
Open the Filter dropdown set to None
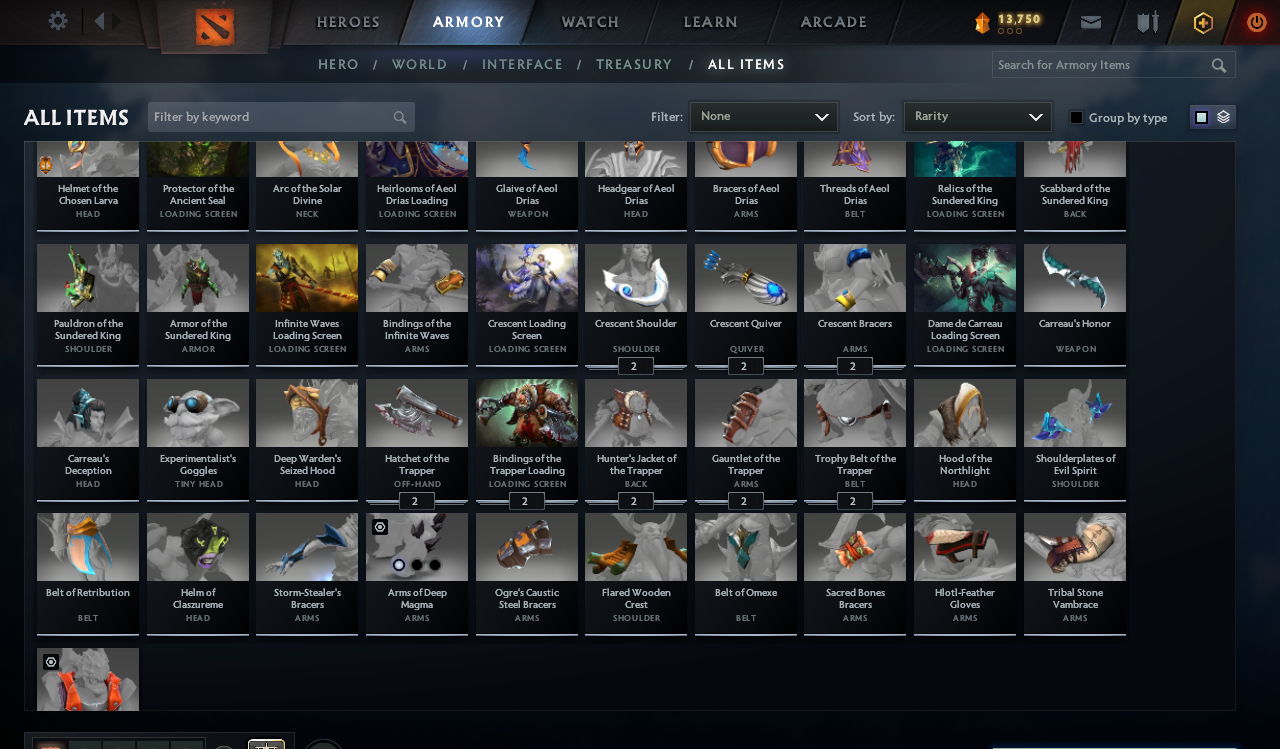coord(763,116)
